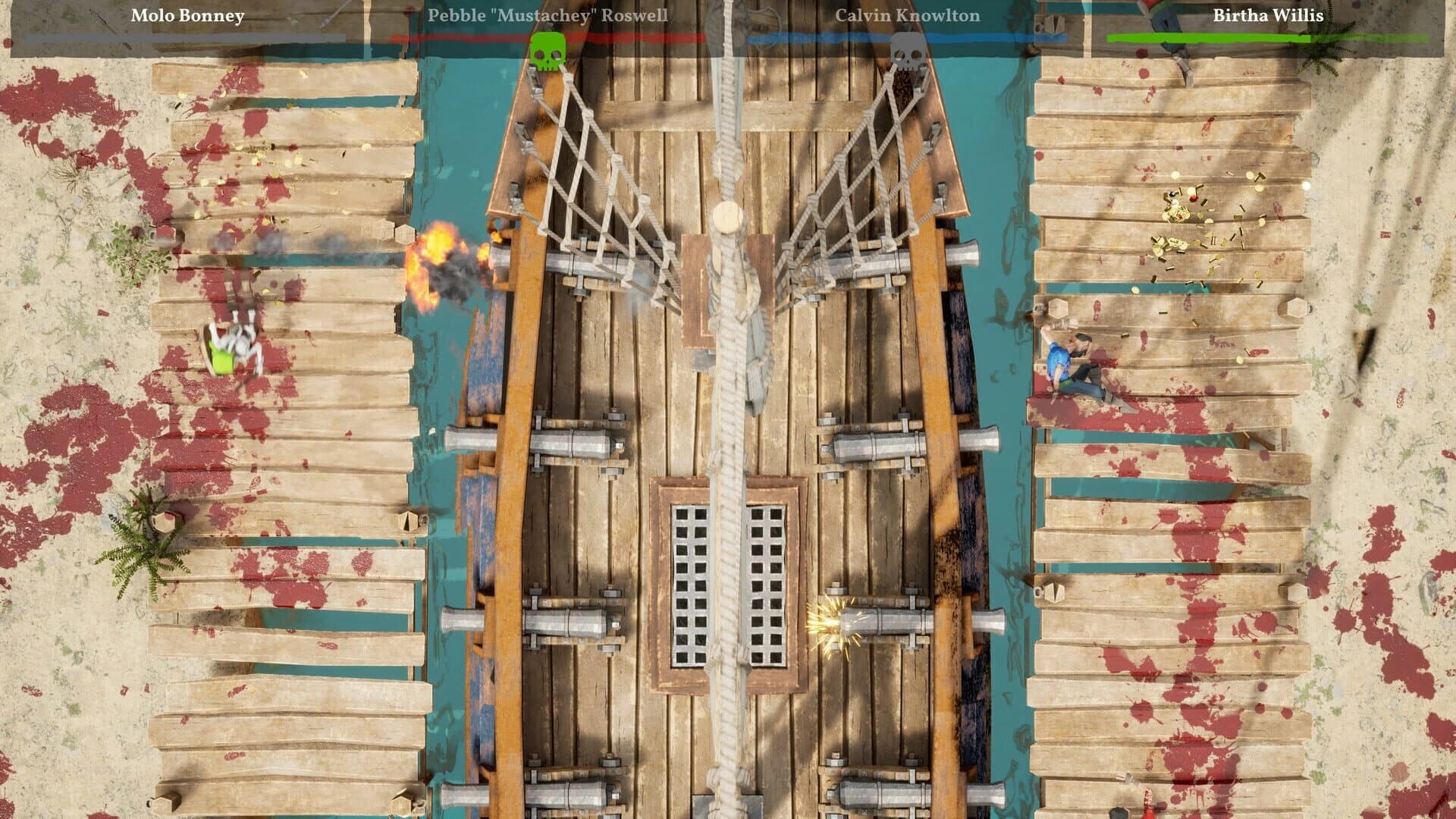This screenshot has width=1456, height=819.
Task: Click Birtha Willis's green health bar
Action: point(1272,36)
